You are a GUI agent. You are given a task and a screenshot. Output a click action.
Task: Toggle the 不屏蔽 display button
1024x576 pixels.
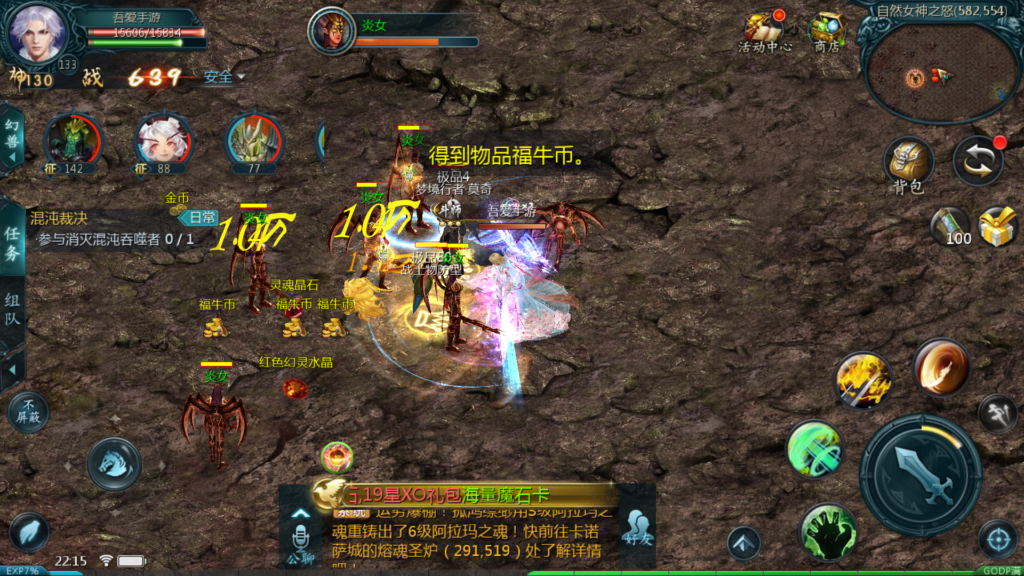coord(28,411)
